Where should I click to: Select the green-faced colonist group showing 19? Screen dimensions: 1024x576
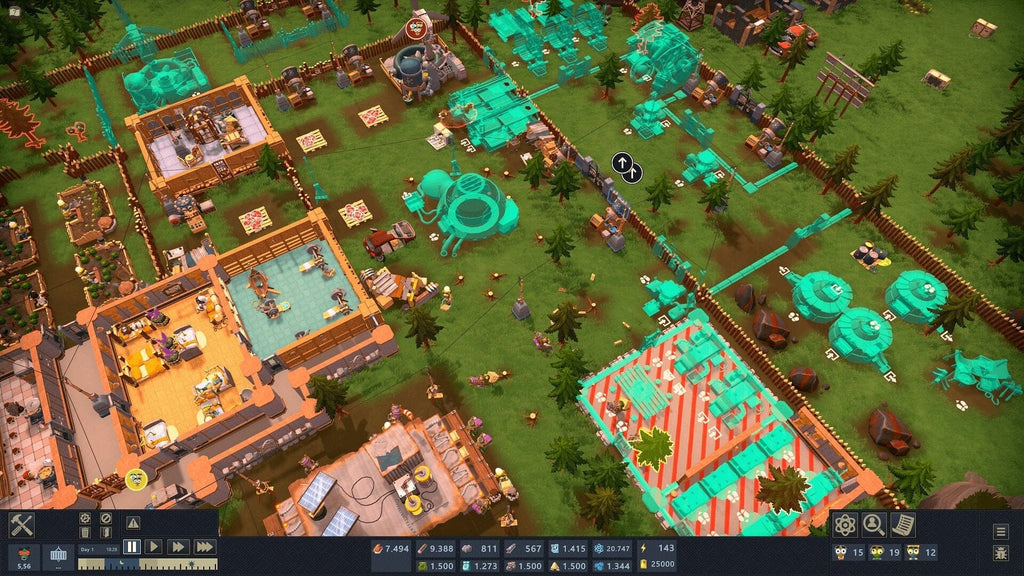click(885, 552)
